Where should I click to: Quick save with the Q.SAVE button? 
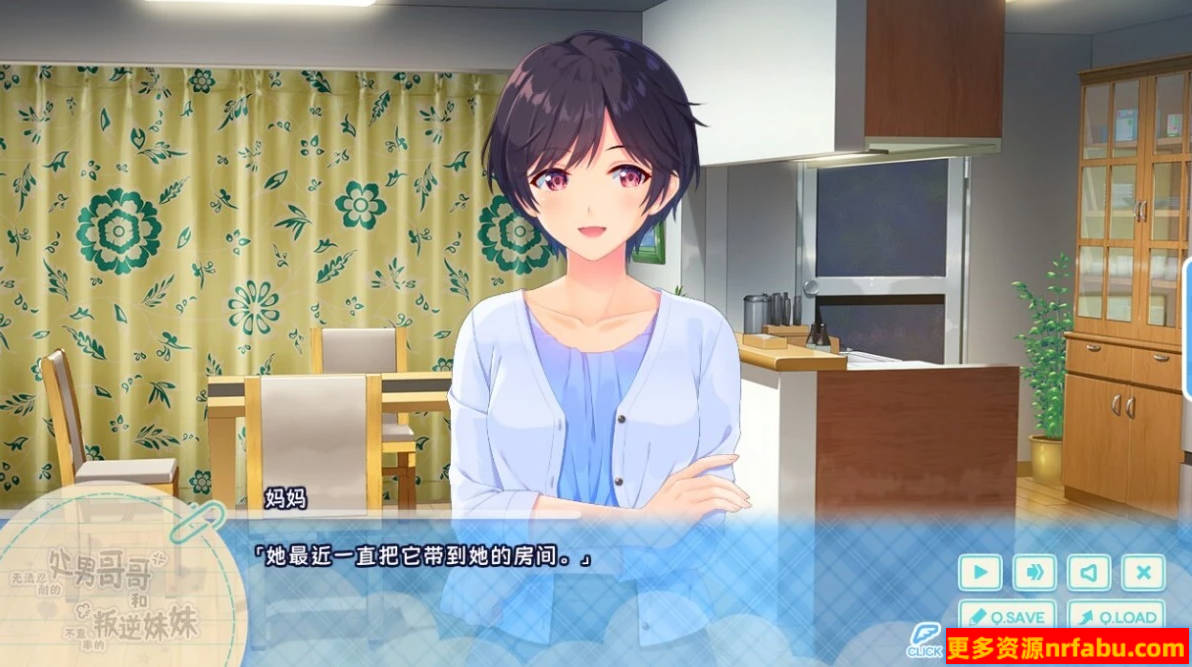click(1007, 616)
